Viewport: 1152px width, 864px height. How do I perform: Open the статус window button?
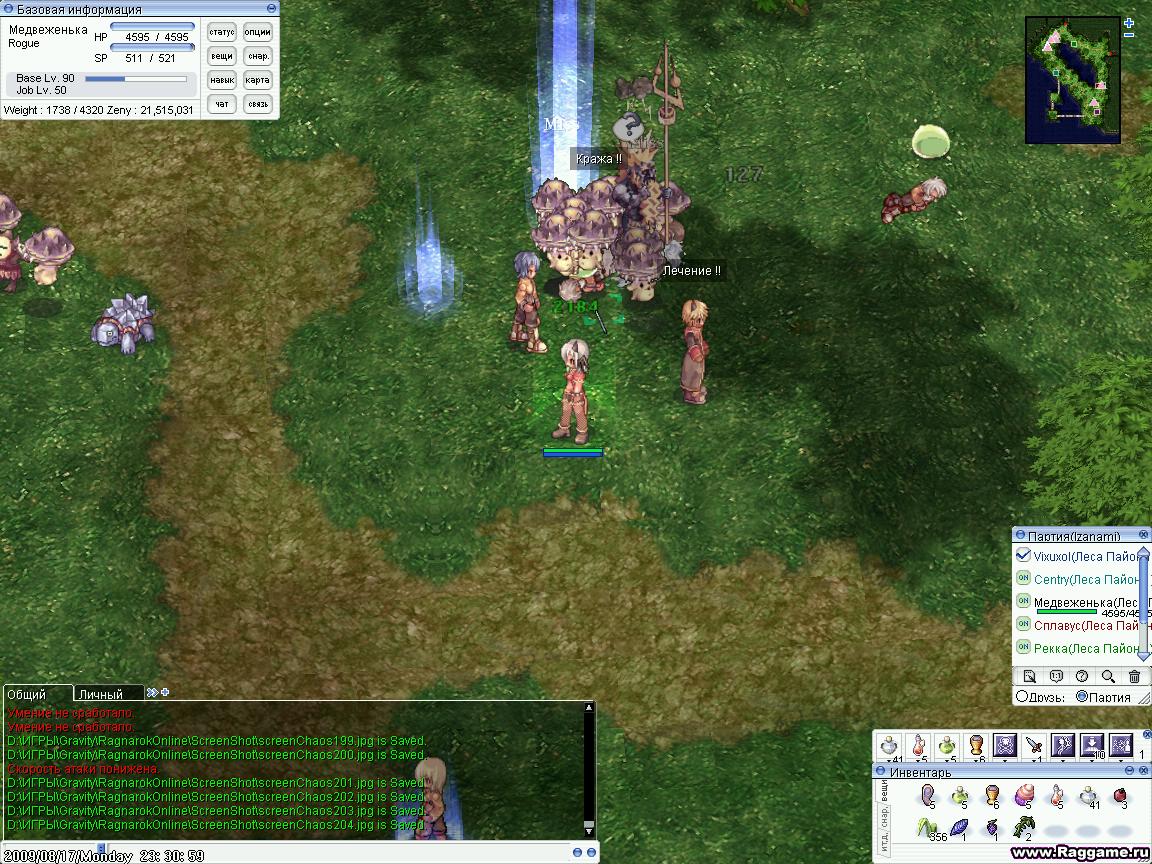pyautogui.click(x=222, y=32)
